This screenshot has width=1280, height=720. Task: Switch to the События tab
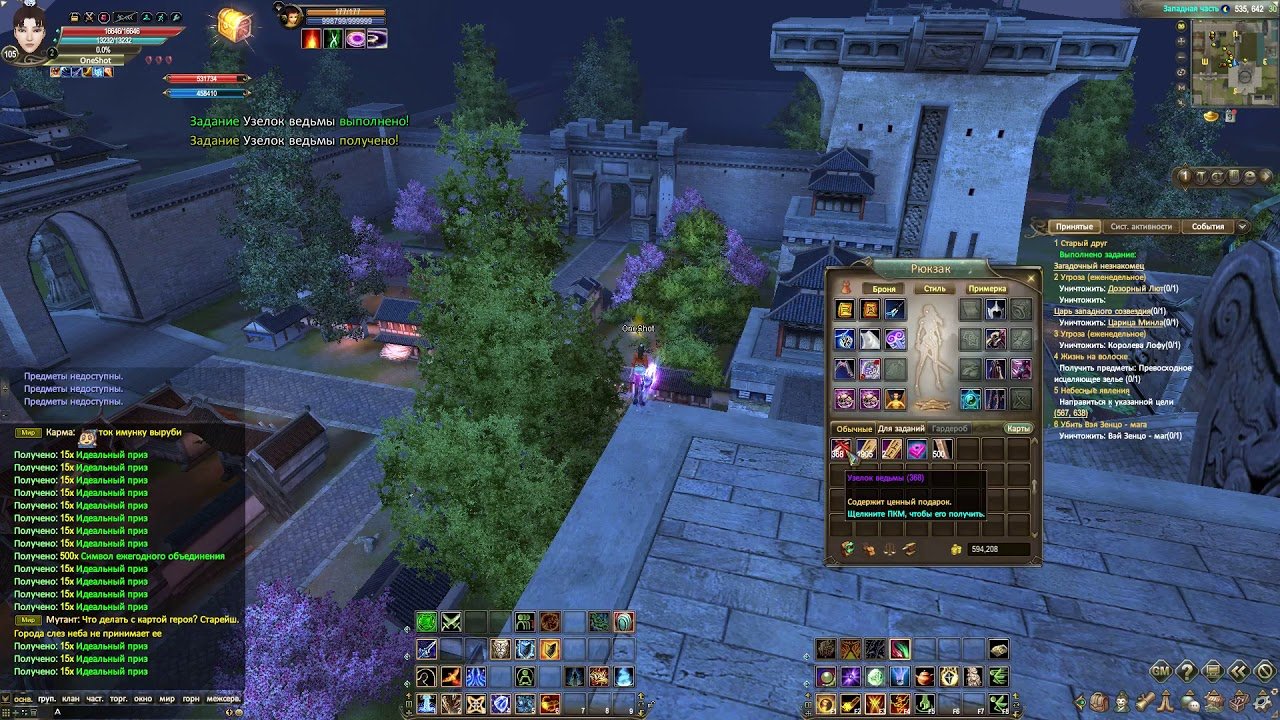[x=1207, y=226]
